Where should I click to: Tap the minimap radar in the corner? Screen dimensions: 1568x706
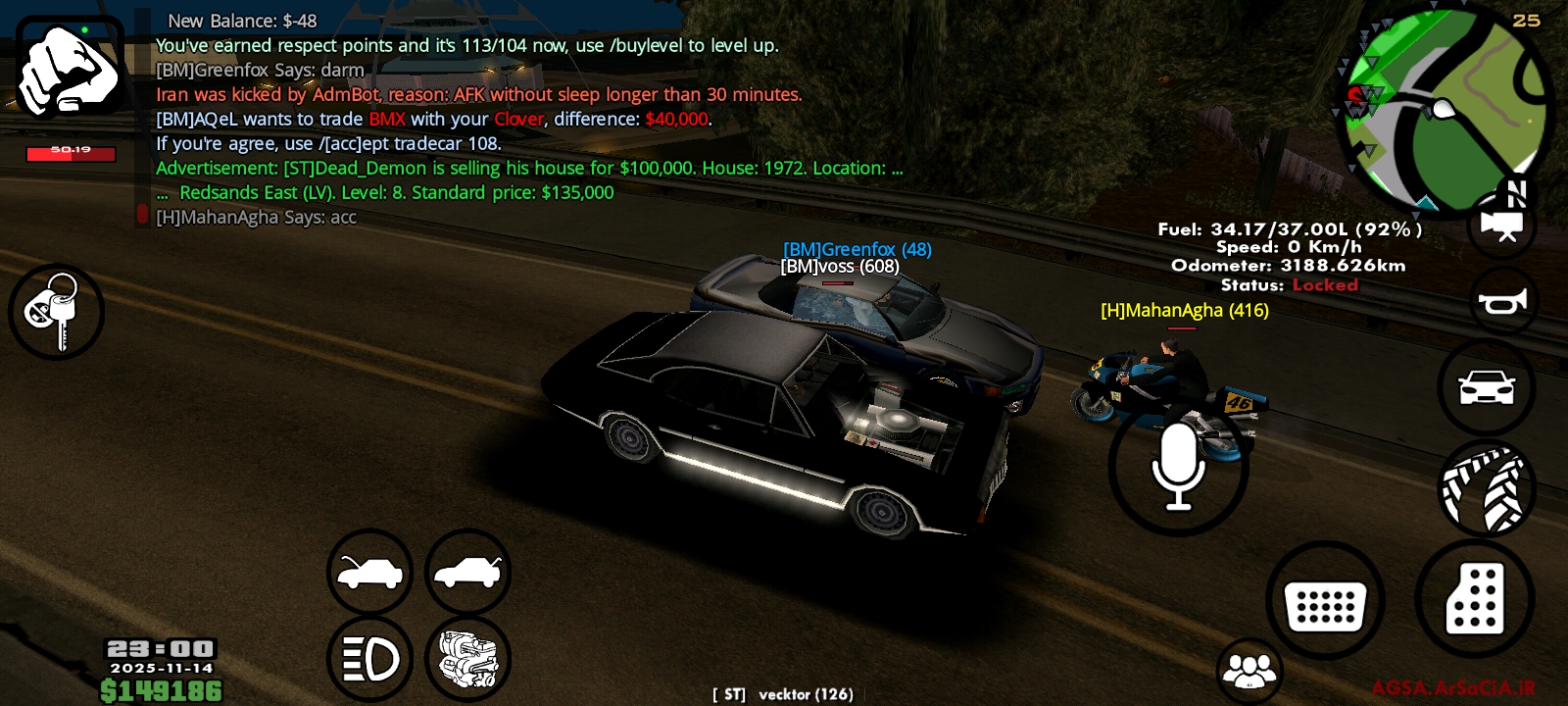(x=1448, y=103)
